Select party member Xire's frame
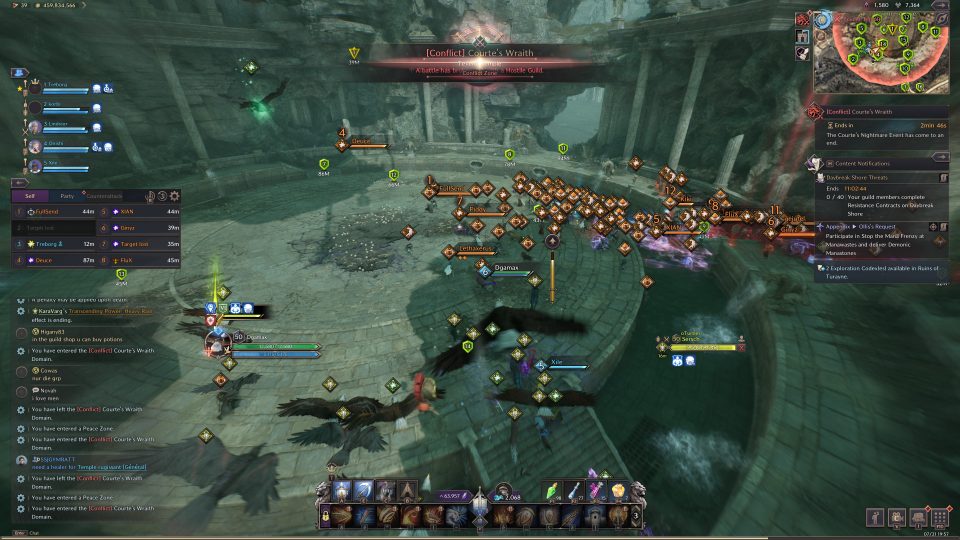 point(62,163)
